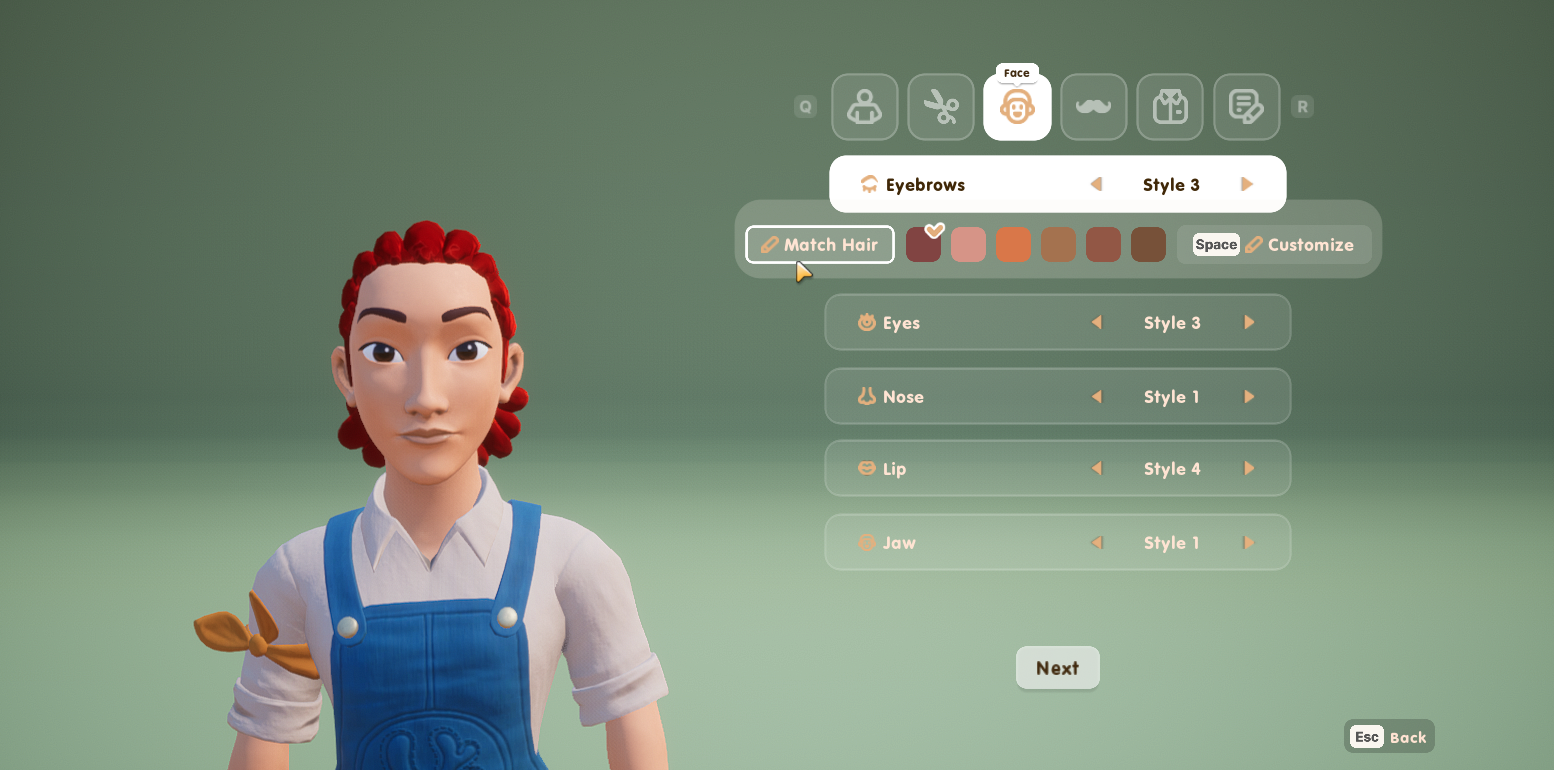This screenshot has height=770, width=1554.
Task: Go Back from character creation
Action: tap(1389, 737)
